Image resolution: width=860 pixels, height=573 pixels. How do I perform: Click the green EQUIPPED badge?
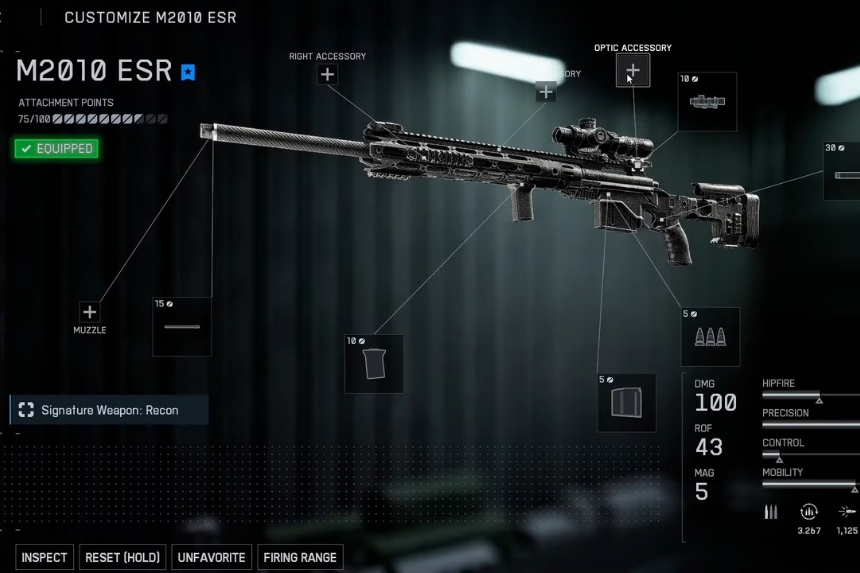point(56,149)
